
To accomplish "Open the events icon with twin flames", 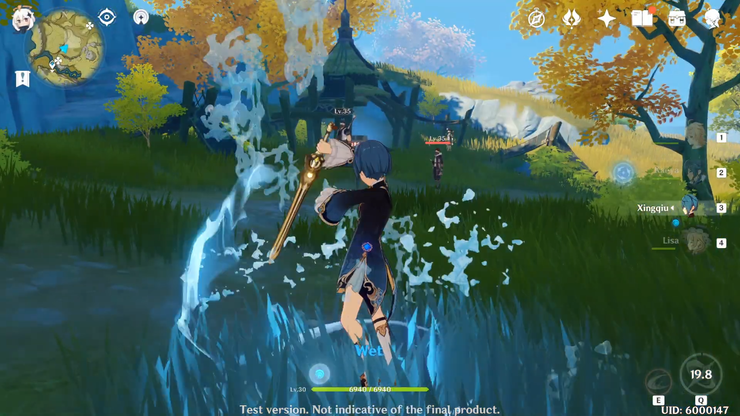I will pos(571,18).
